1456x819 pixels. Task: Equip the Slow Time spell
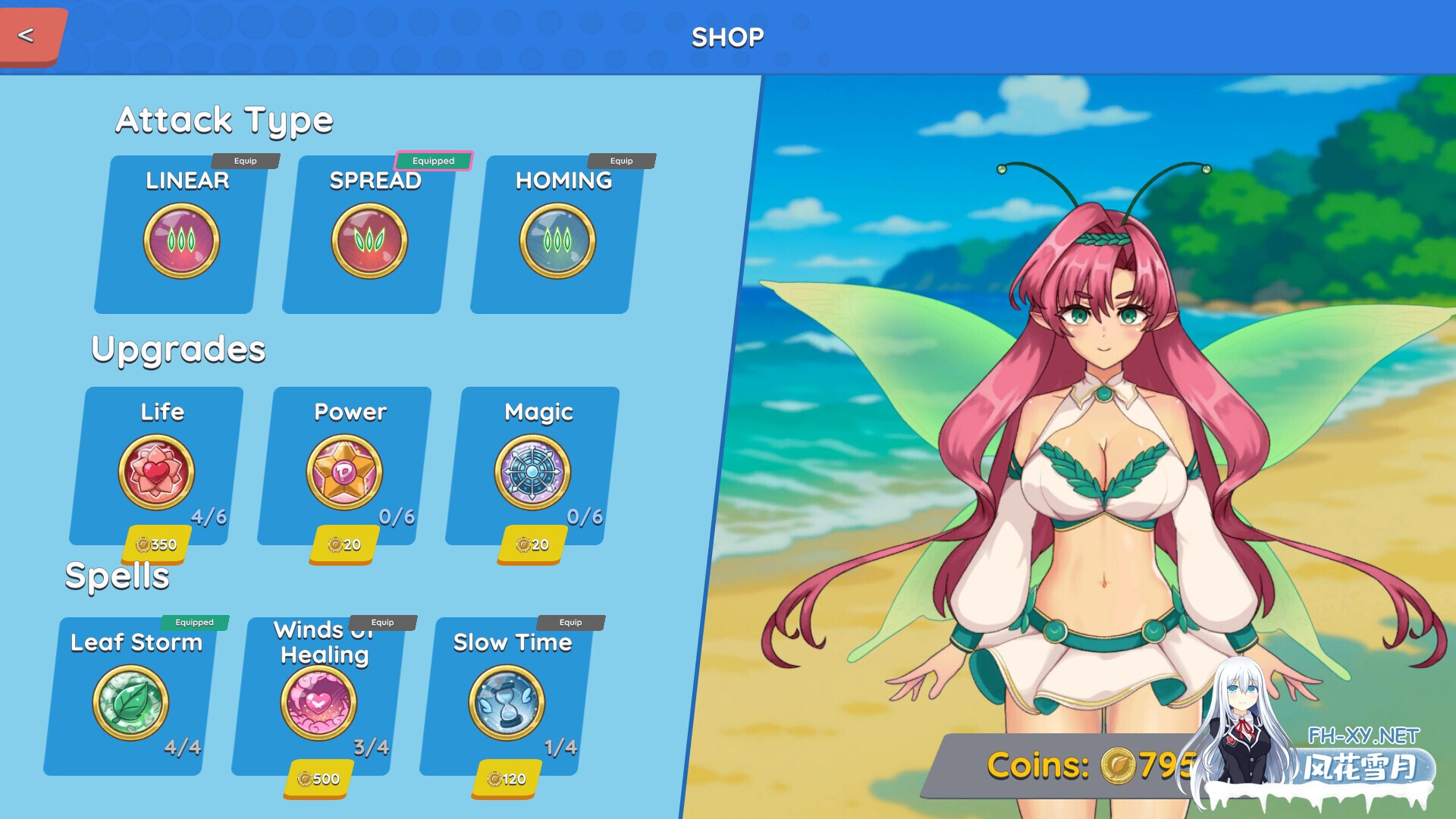pos(571,622)
